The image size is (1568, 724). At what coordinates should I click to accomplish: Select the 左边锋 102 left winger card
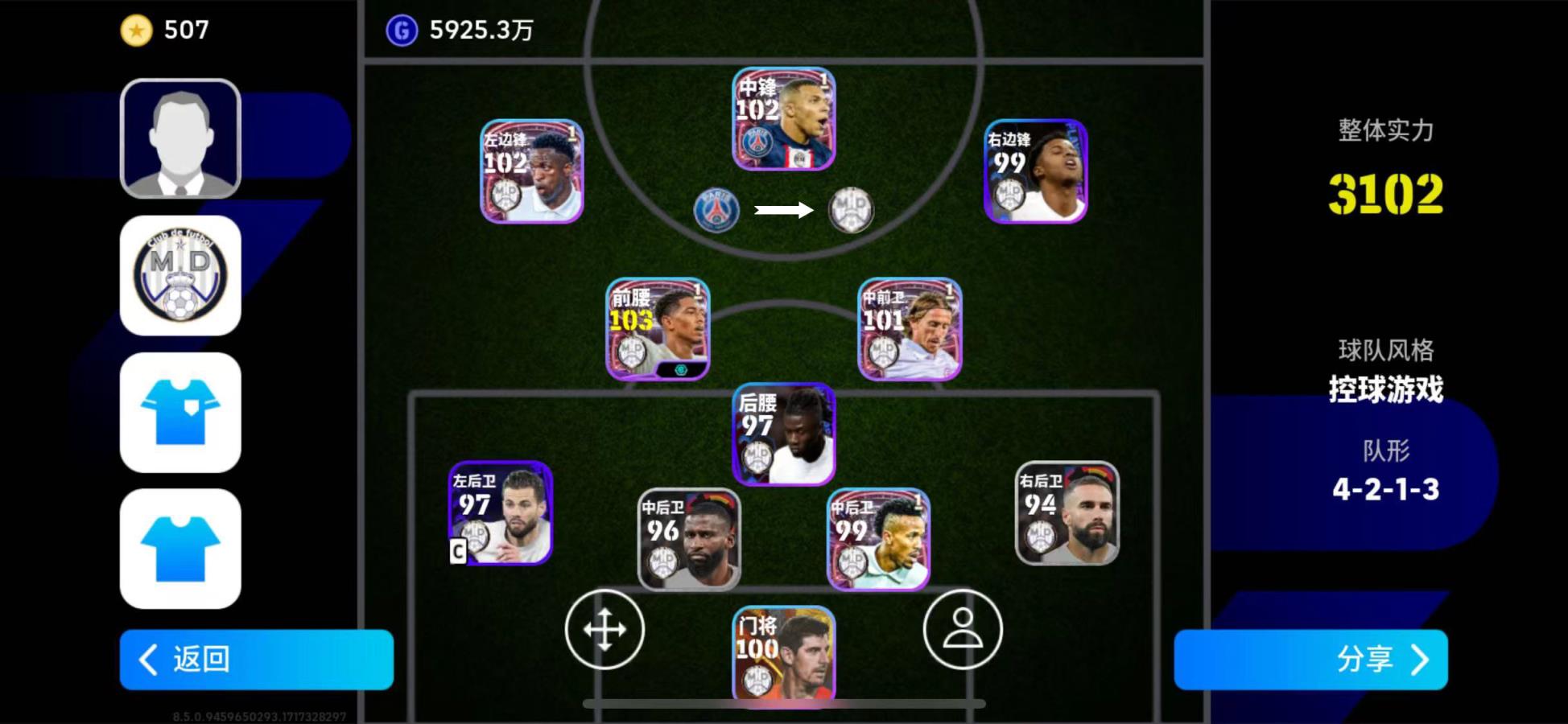click(531, 171)
